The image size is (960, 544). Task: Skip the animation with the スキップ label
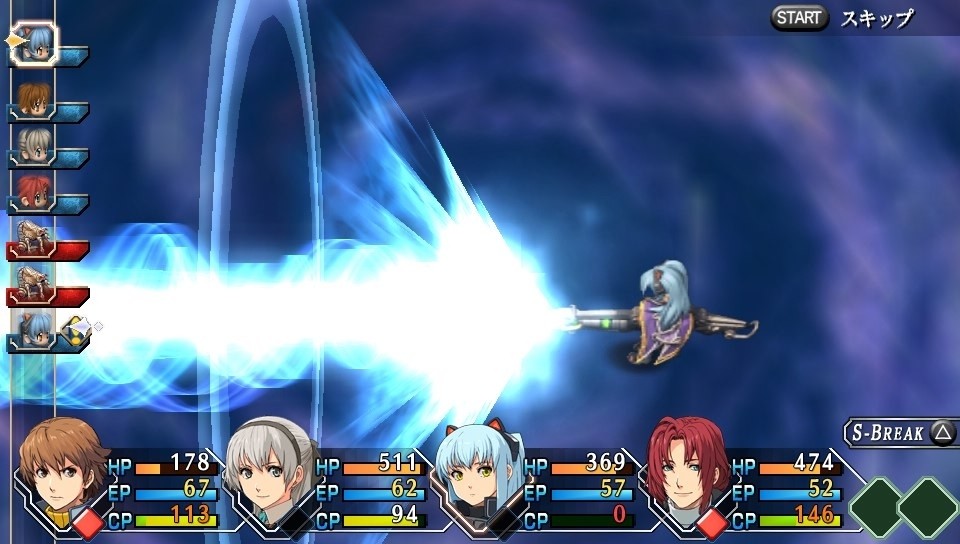coord(877,18)
